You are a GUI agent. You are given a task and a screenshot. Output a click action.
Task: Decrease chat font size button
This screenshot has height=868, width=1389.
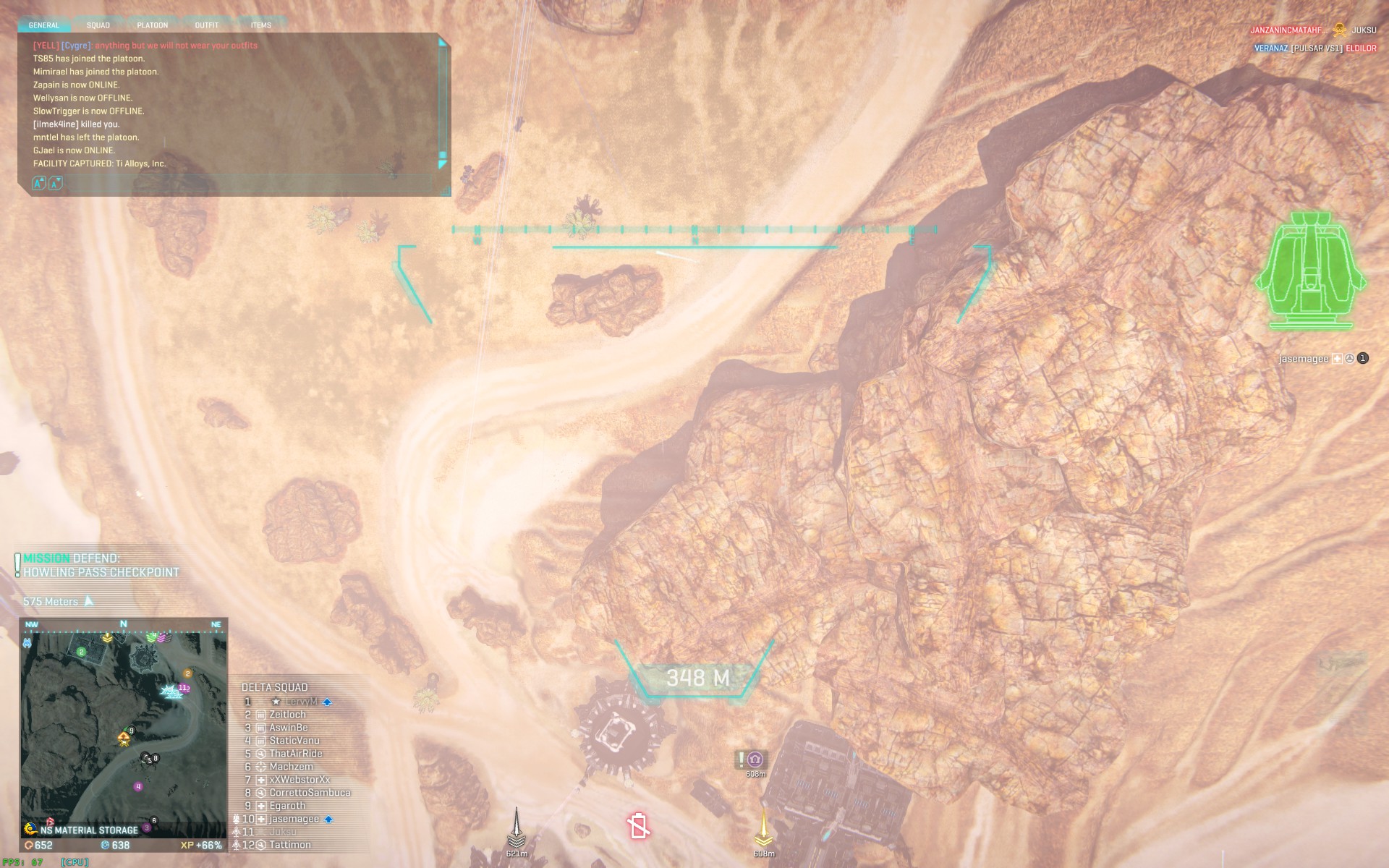coord(55,184)
